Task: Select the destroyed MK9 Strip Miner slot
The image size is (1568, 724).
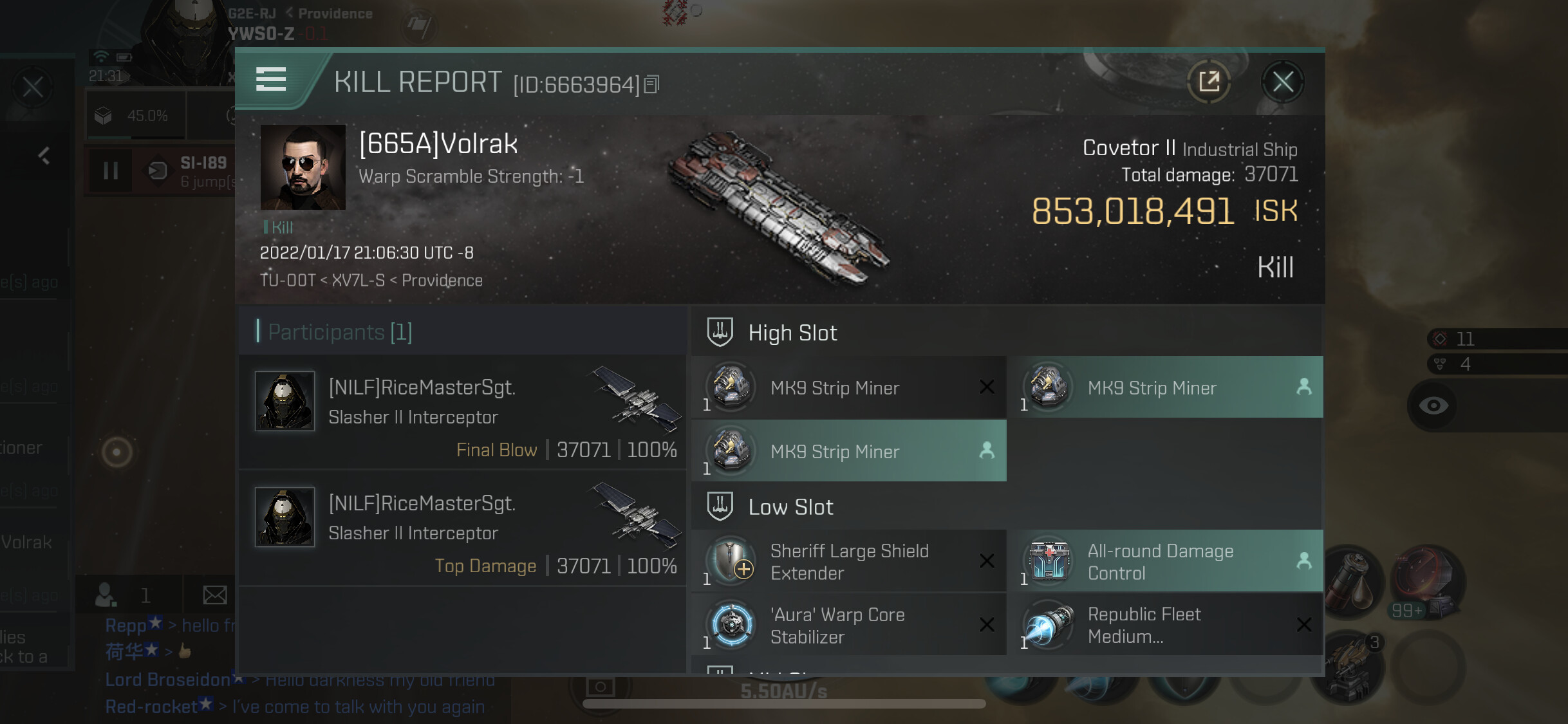Action: 848,387
